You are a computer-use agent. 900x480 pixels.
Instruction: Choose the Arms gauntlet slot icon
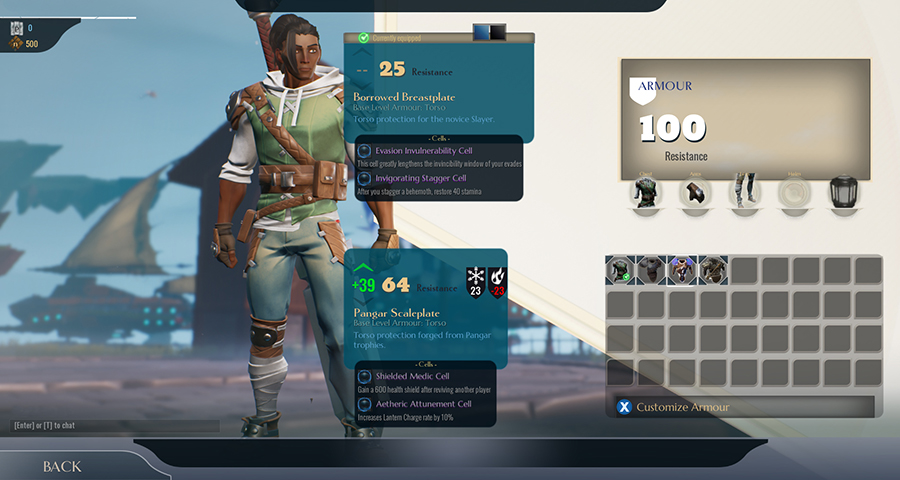pyautogui.click(x=695, y=192)
